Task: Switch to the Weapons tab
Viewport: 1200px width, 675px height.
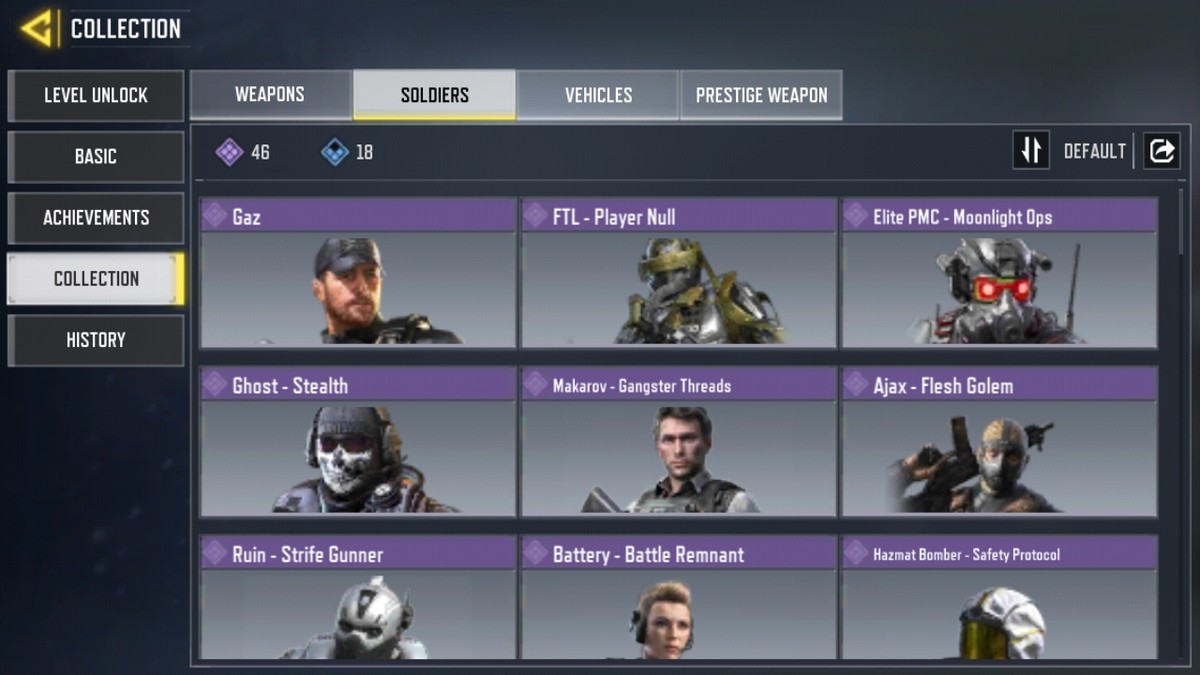Action: (270, 95)
